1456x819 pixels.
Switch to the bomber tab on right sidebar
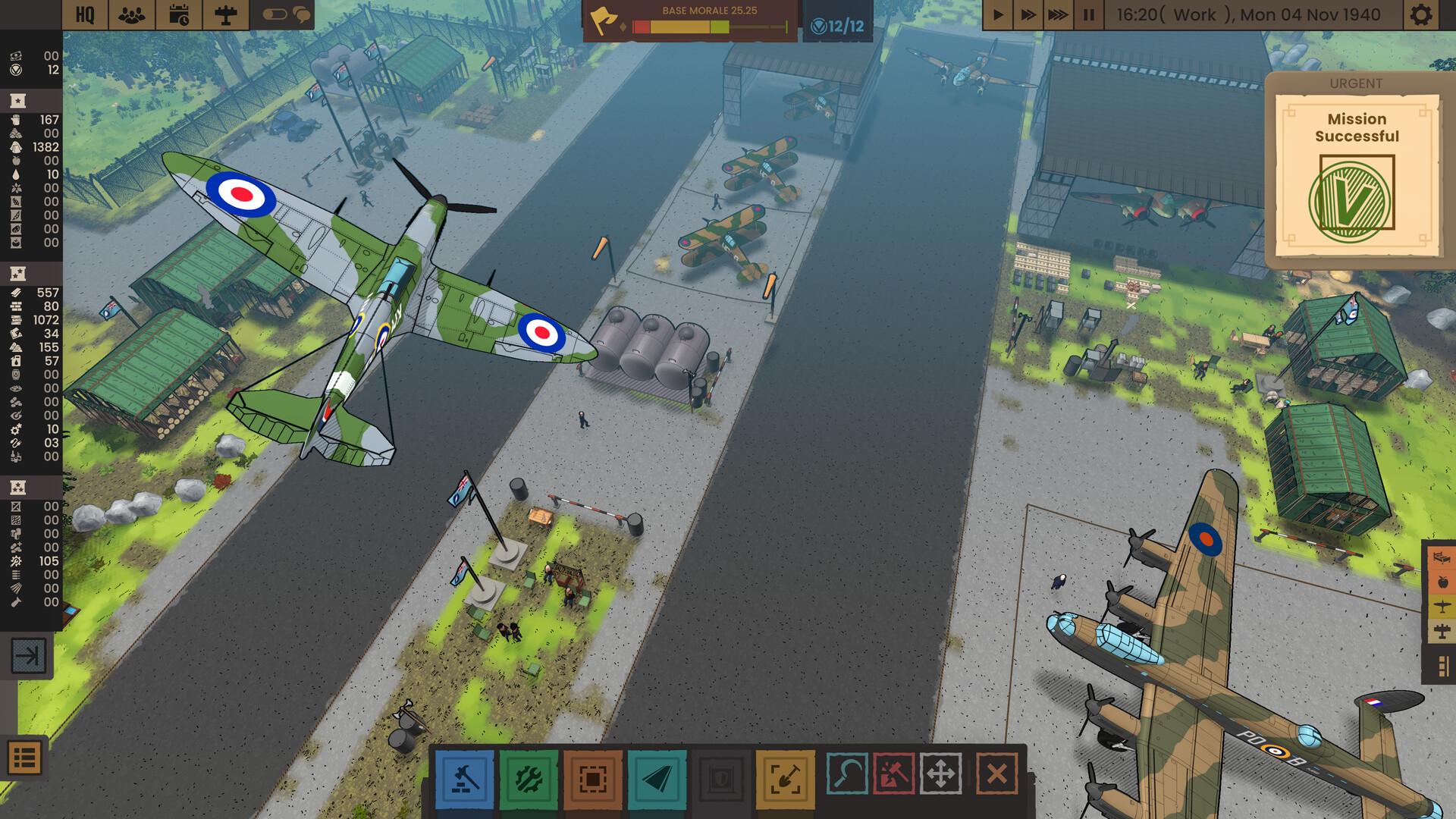coord(1442,629)
